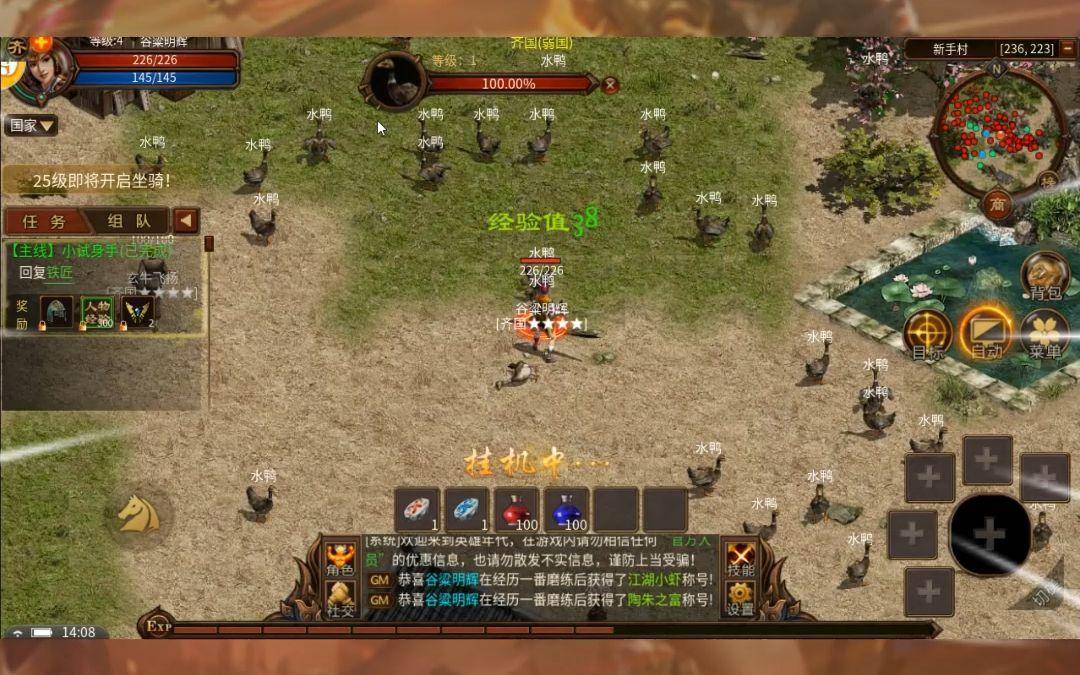Toggle the 自动 auto-battle button
Screen dimensions: 1080x675
(986, 333)
